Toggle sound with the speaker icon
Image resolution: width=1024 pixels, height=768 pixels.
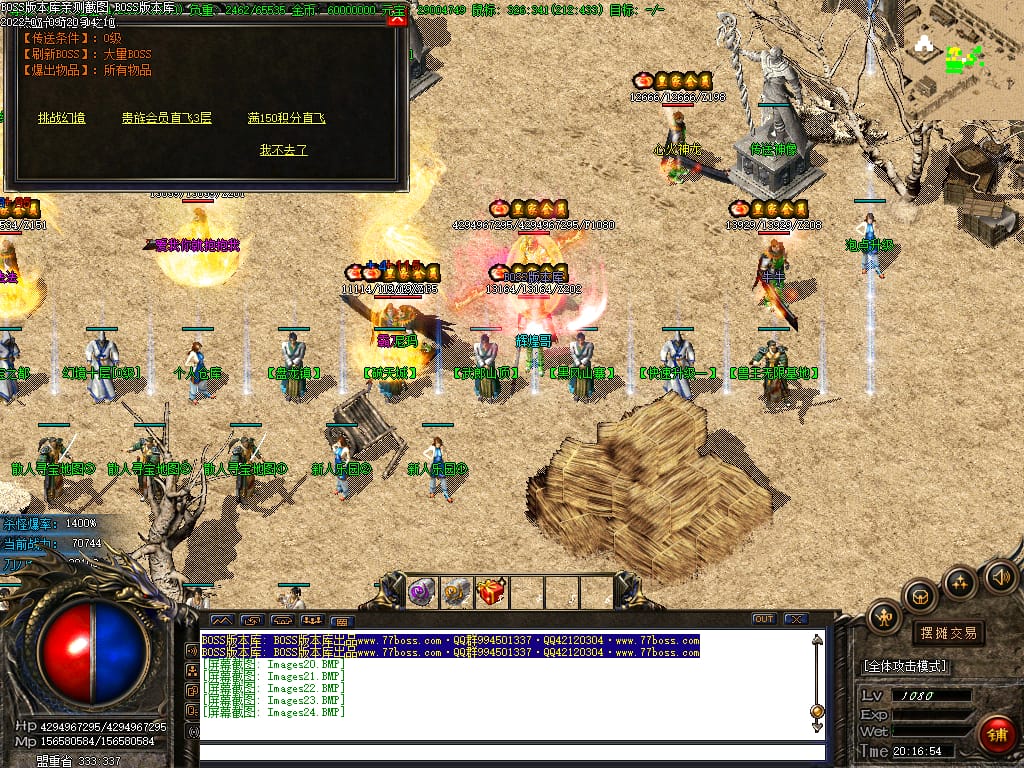tap(1000, 576)
